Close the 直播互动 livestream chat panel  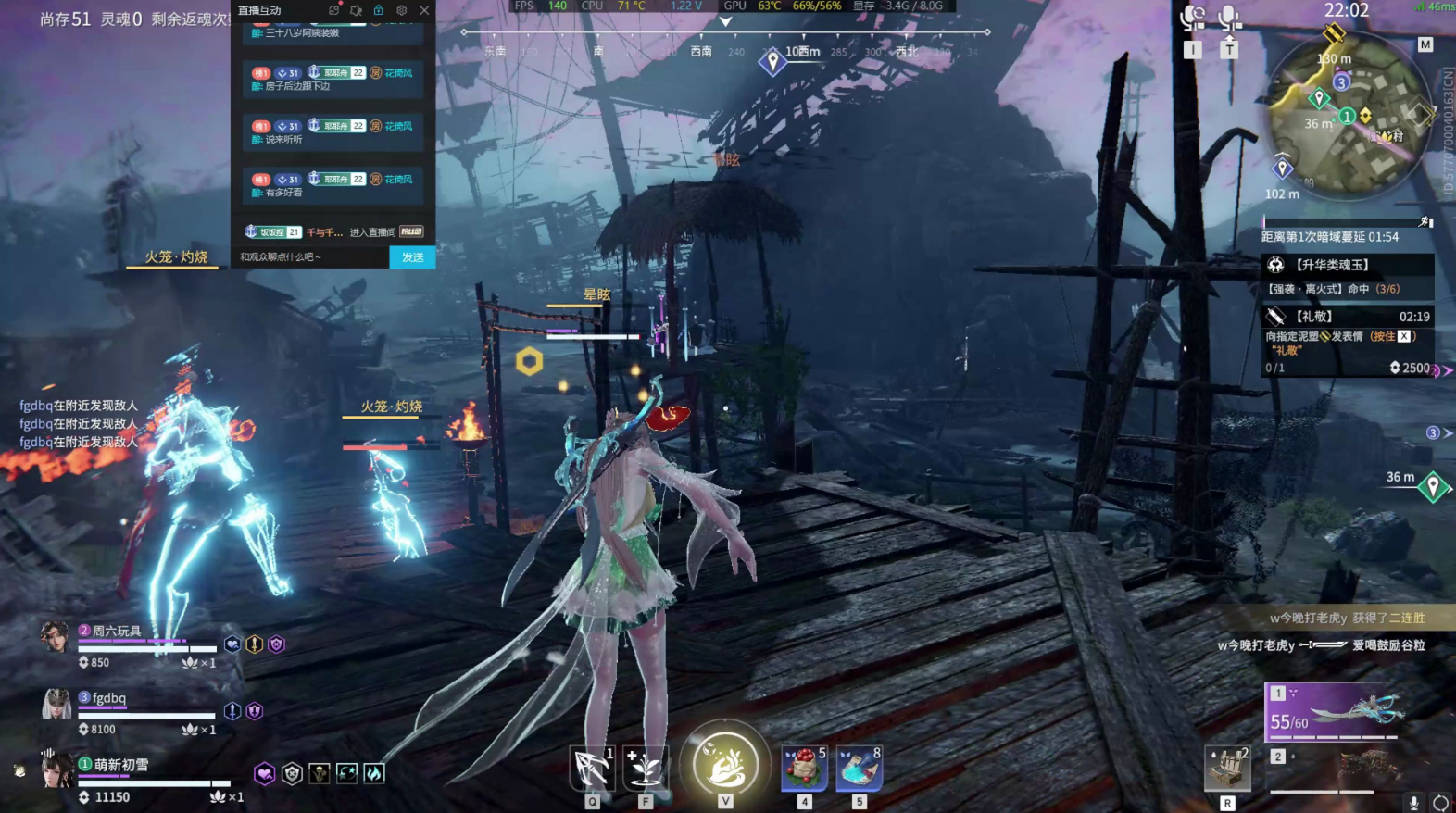tap(424, 10)
